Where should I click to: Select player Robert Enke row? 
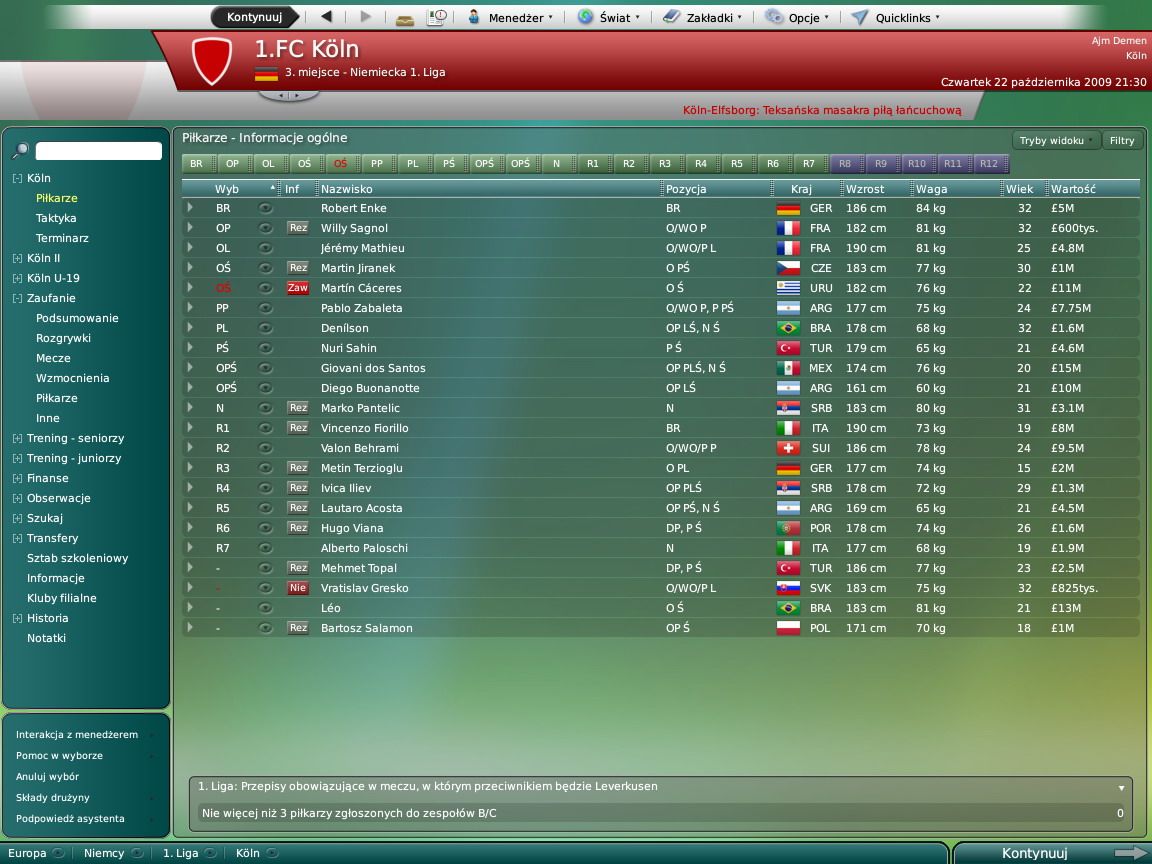point(353,208)
